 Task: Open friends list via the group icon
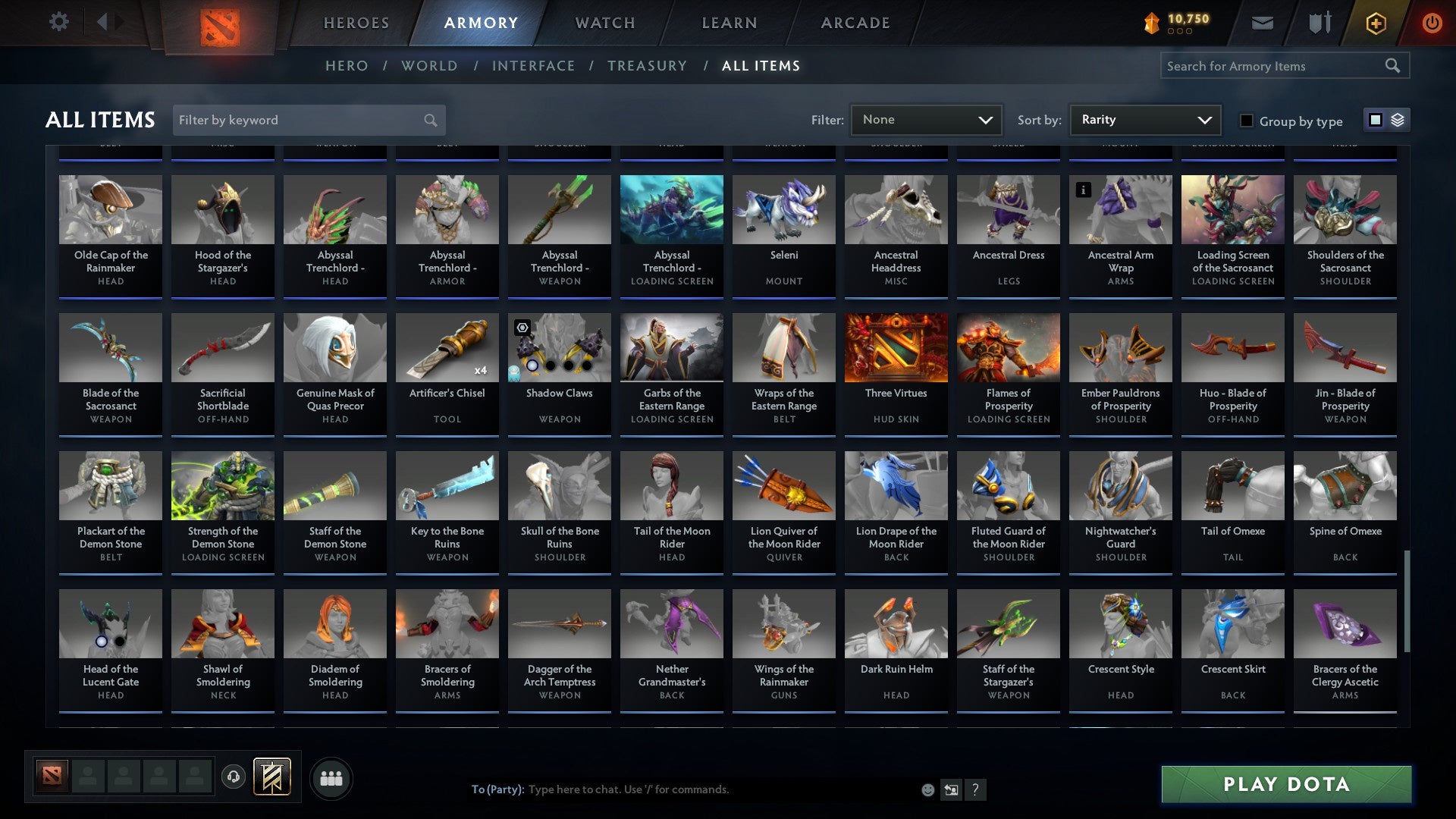(331, 777)
